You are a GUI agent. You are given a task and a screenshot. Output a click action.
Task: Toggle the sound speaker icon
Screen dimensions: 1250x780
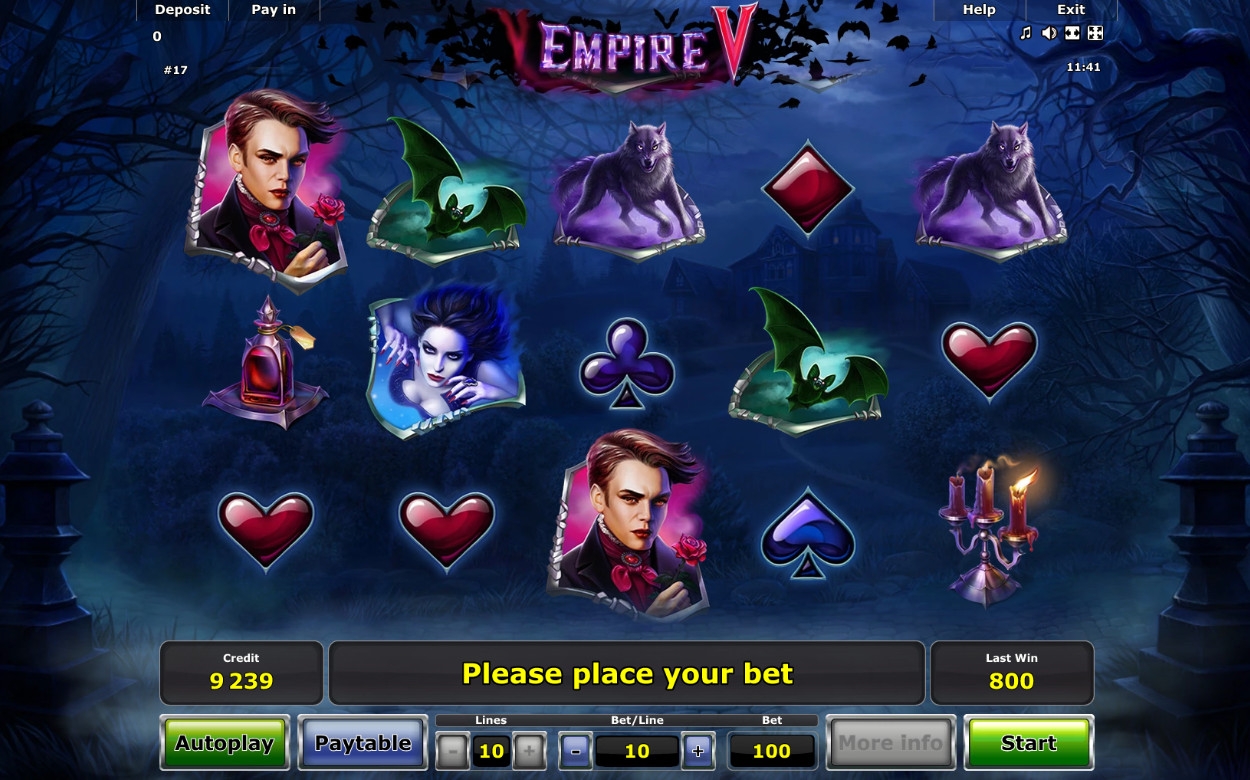tap(1048, 33)
